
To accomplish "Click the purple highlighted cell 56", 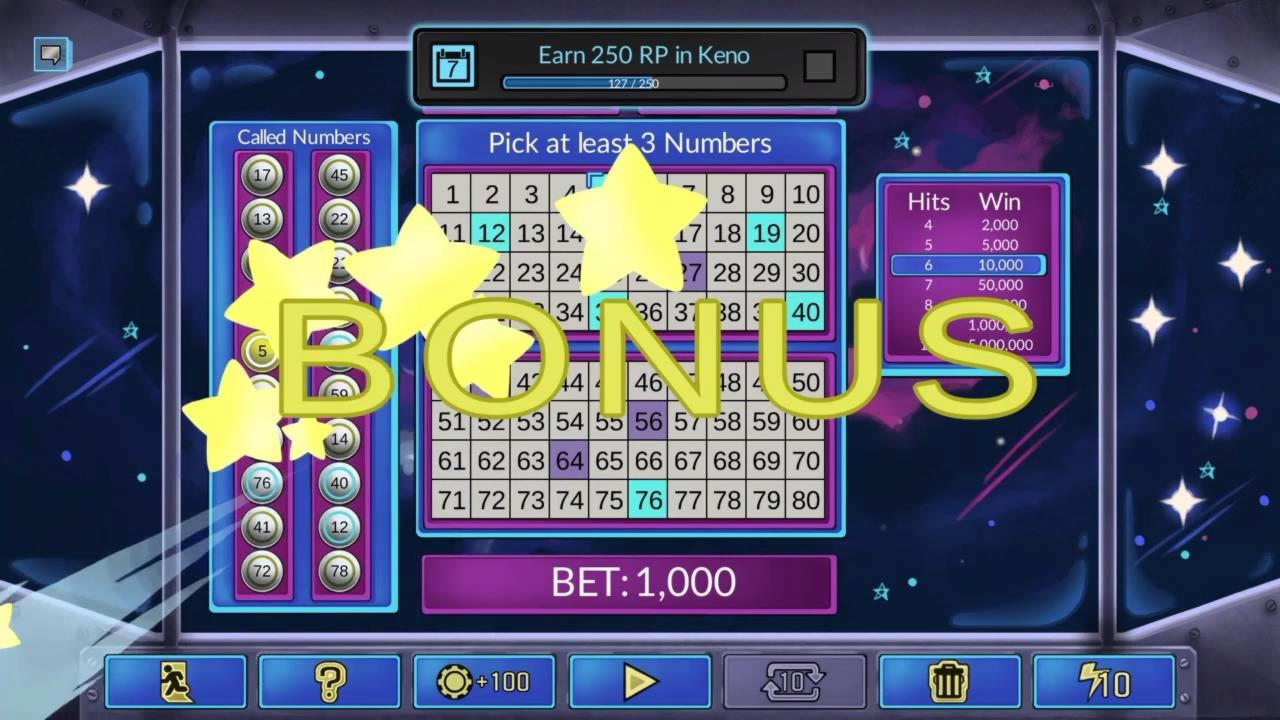I will pyautogui.click(x=648, y=422).
